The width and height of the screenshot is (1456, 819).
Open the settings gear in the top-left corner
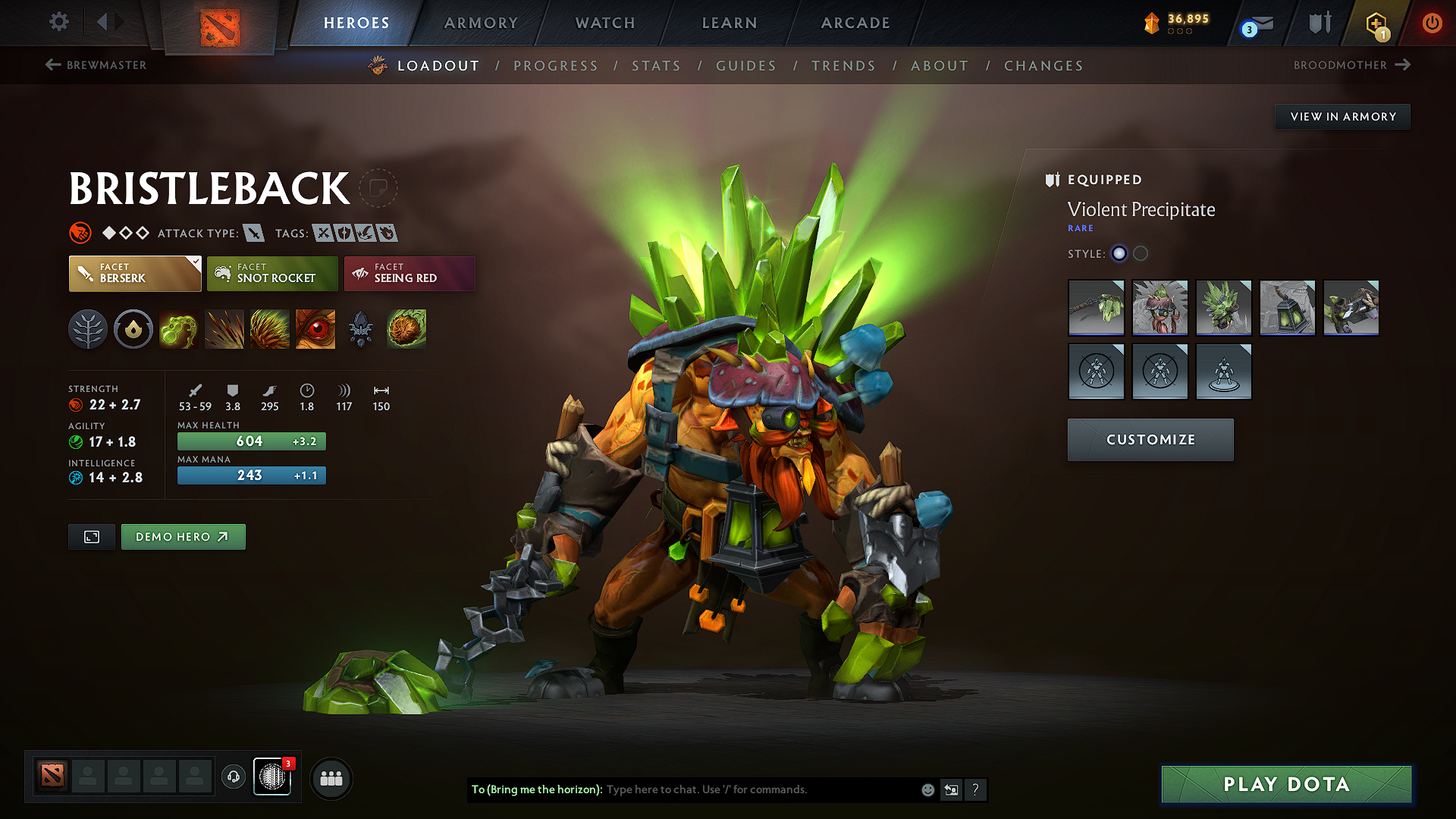point(58,22)
